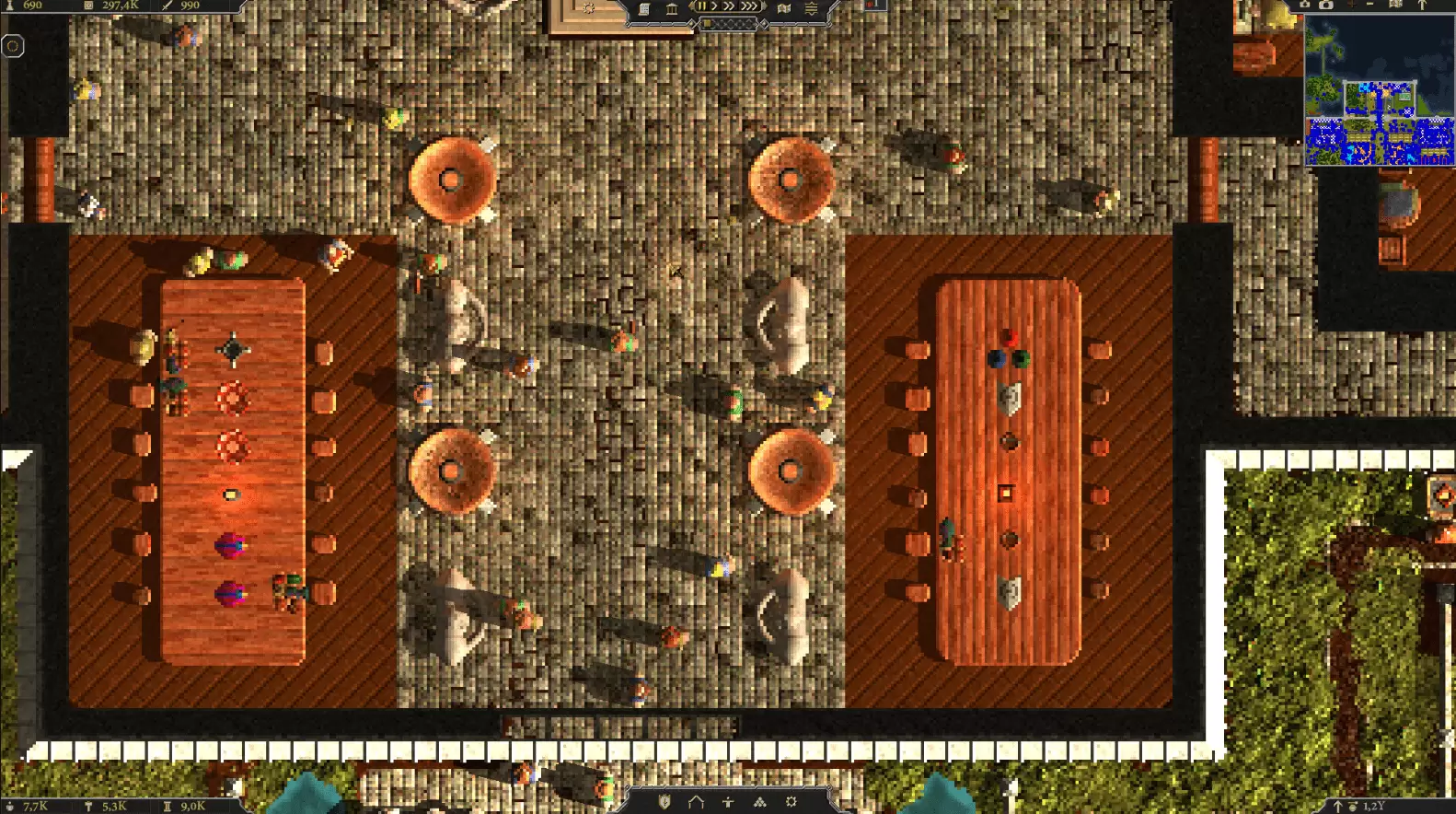Open the top-bar list menu icon
The width and height of the screenshot is (1456, 814).
(811, 9)
